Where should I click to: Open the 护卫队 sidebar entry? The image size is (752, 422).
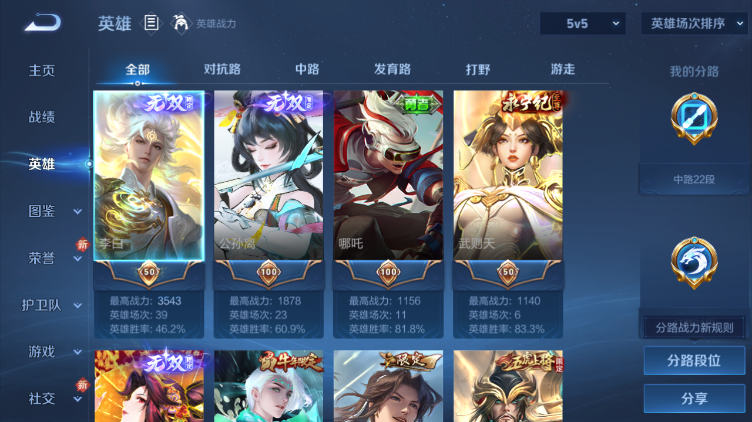[42, 304]
